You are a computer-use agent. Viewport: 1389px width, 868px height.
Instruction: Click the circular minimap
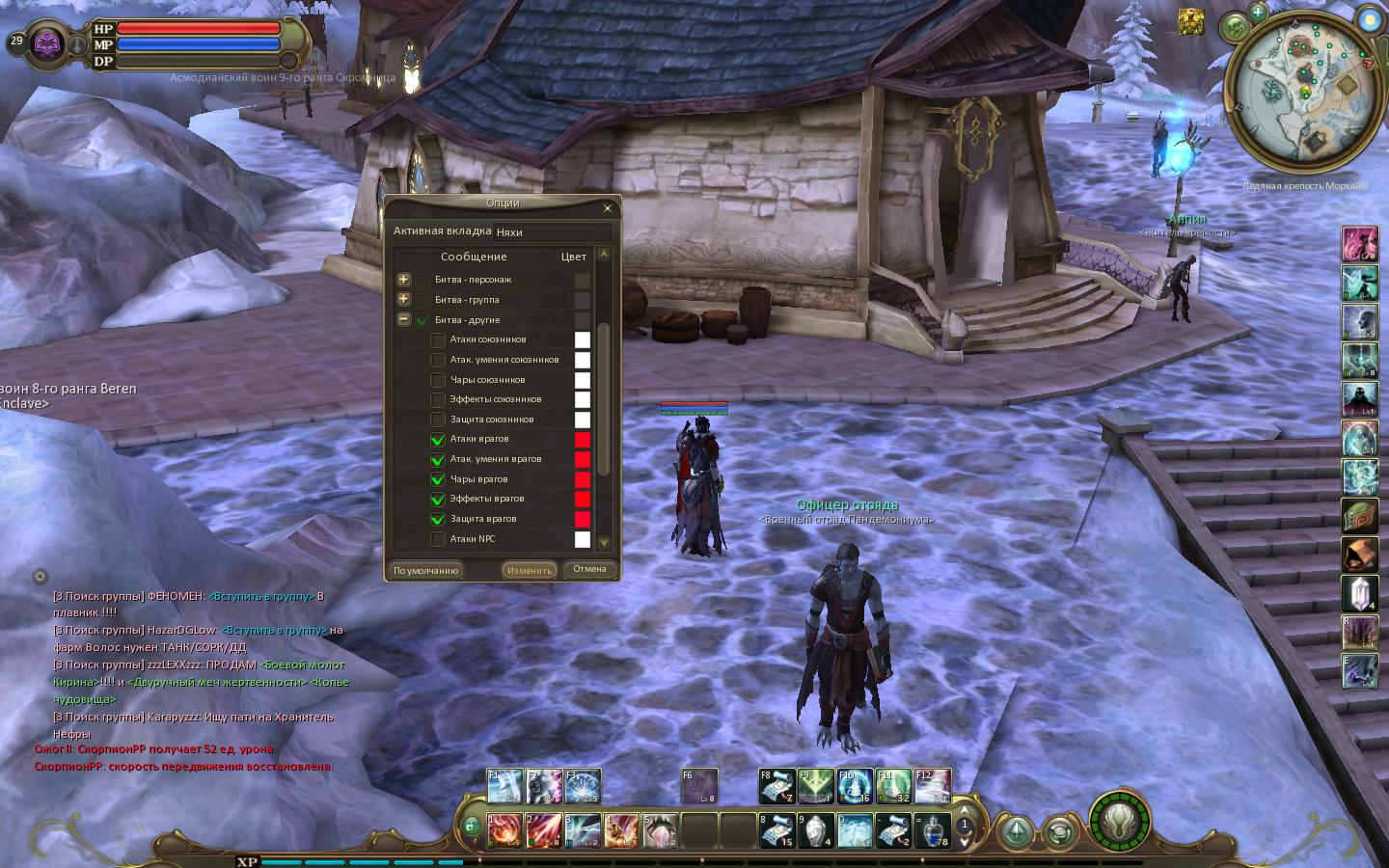[1303, 95]
